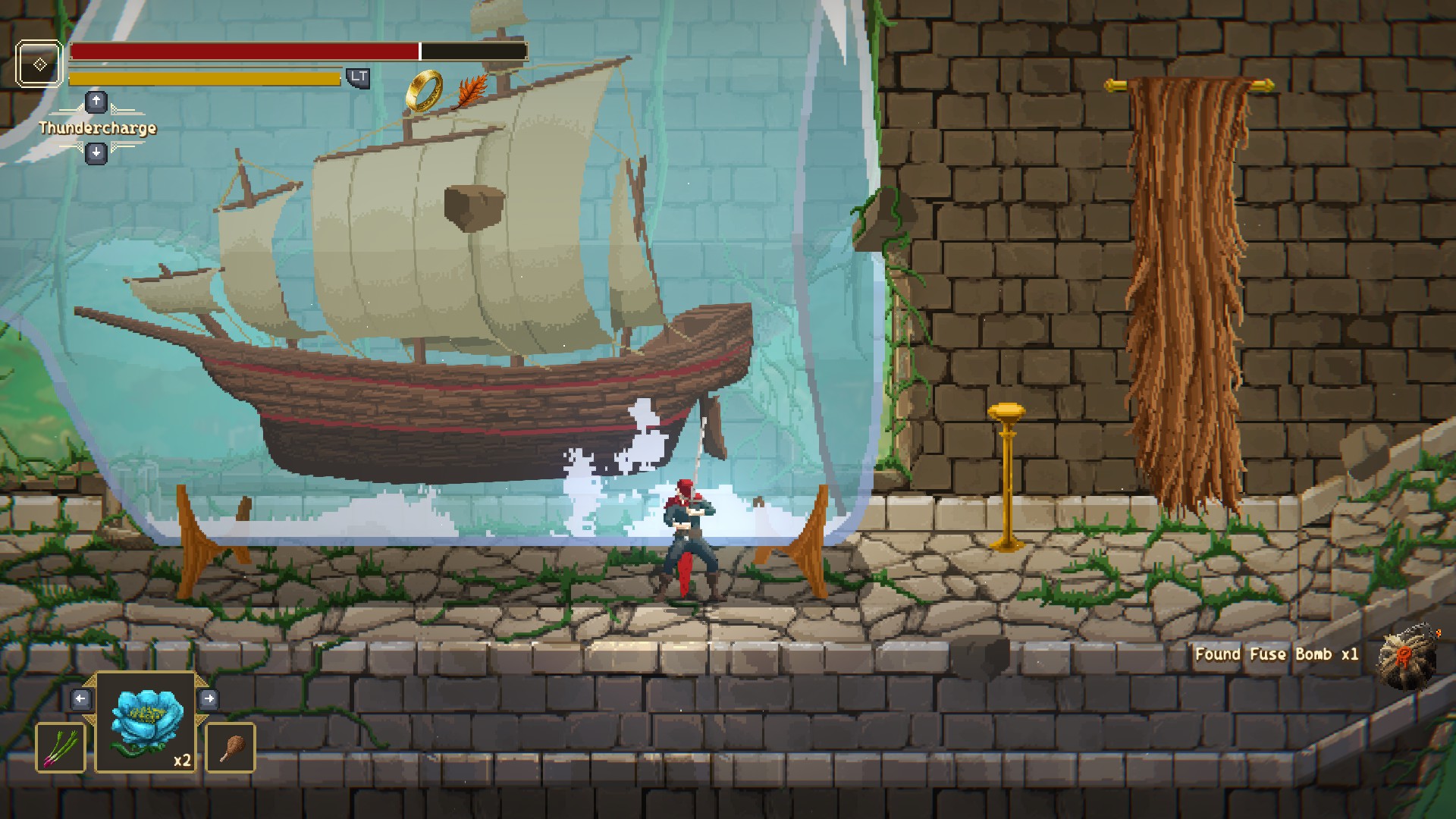
Task: Click the Thundercharge ability label
Action: click(98, 128)
